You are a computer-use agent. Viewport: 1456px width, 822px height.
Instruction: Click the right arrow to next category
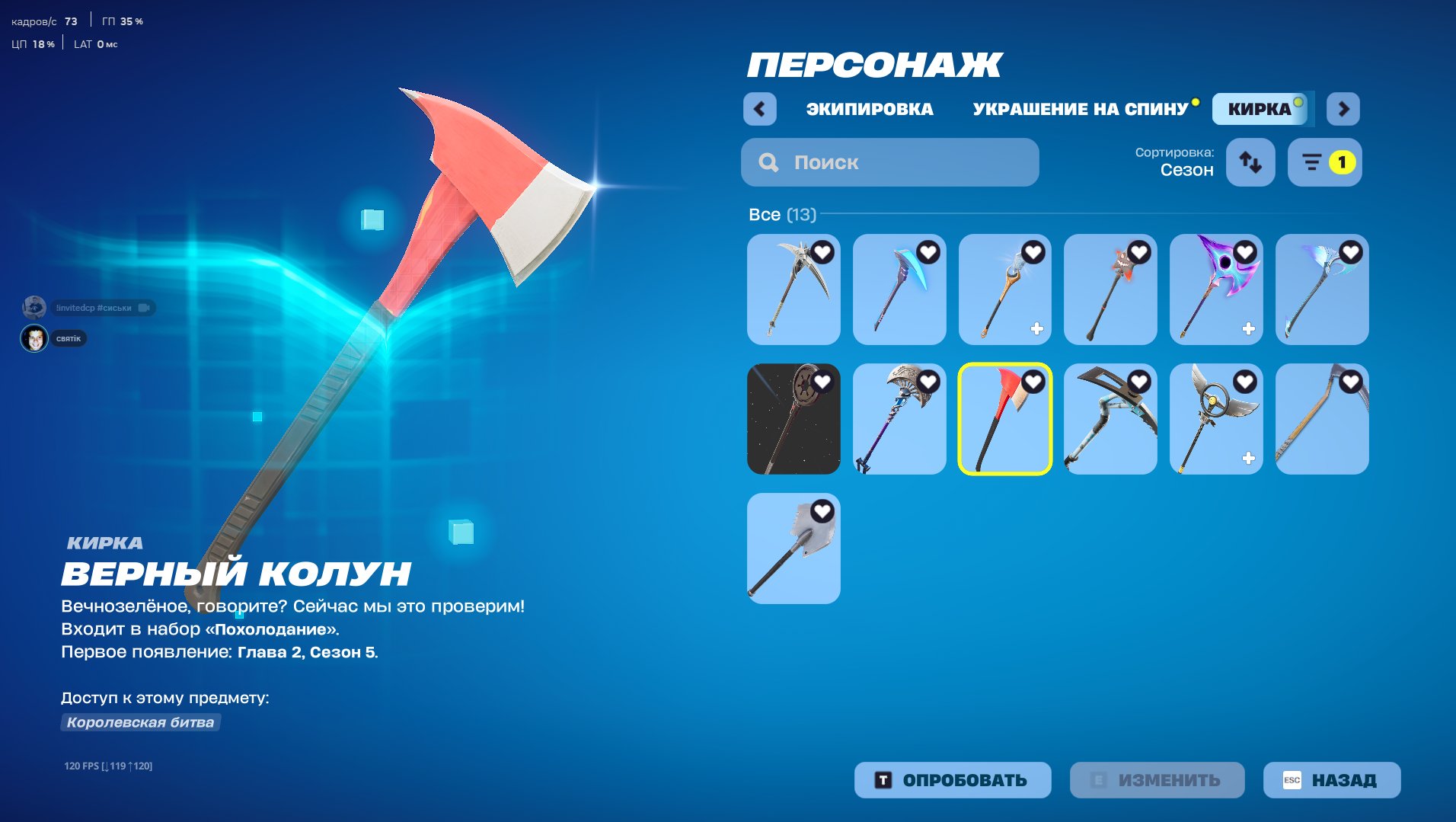[1343, 109]
